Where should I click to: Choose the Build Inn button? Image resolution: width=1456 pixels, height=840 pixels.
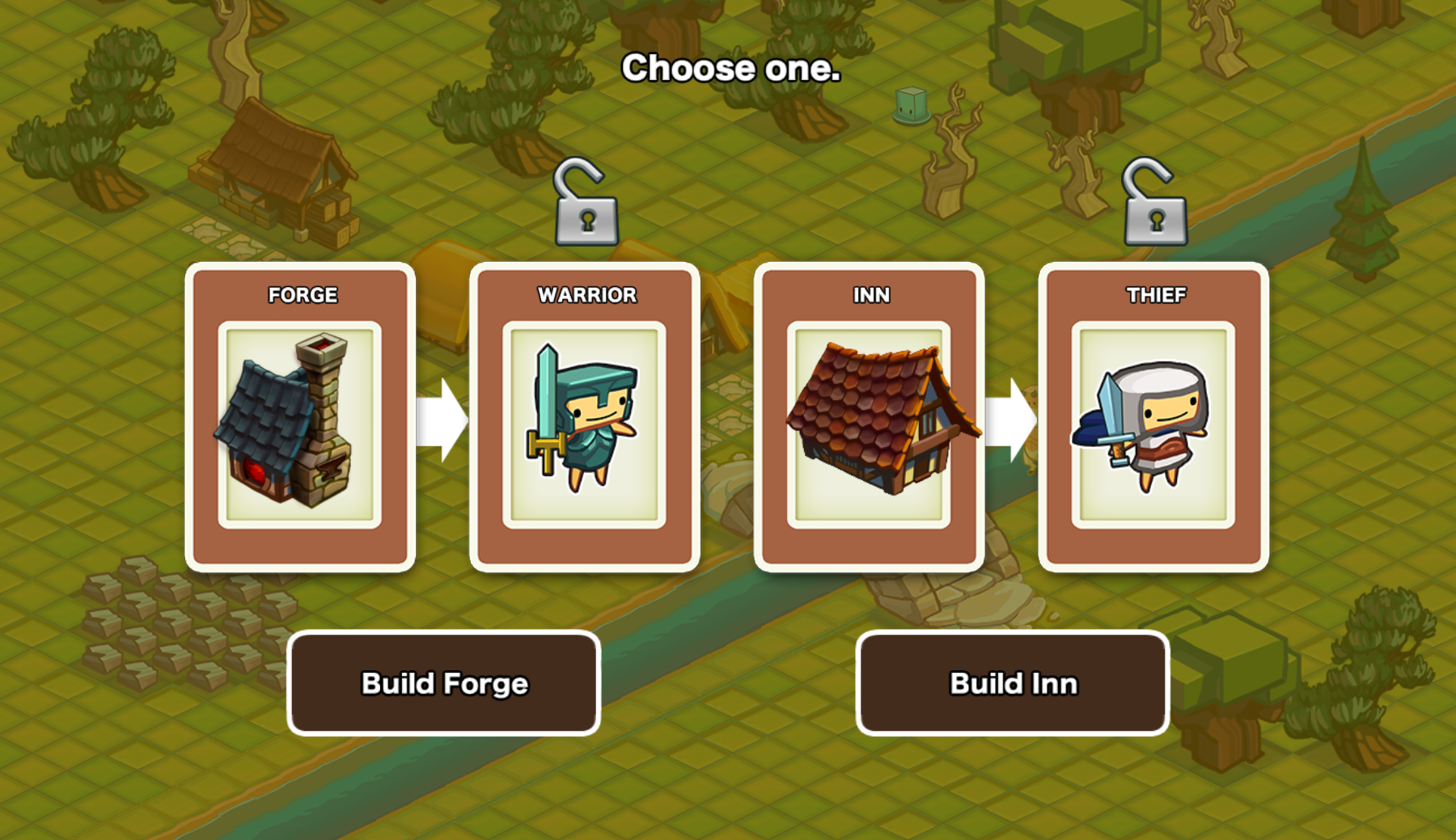tap(1012, 683)
